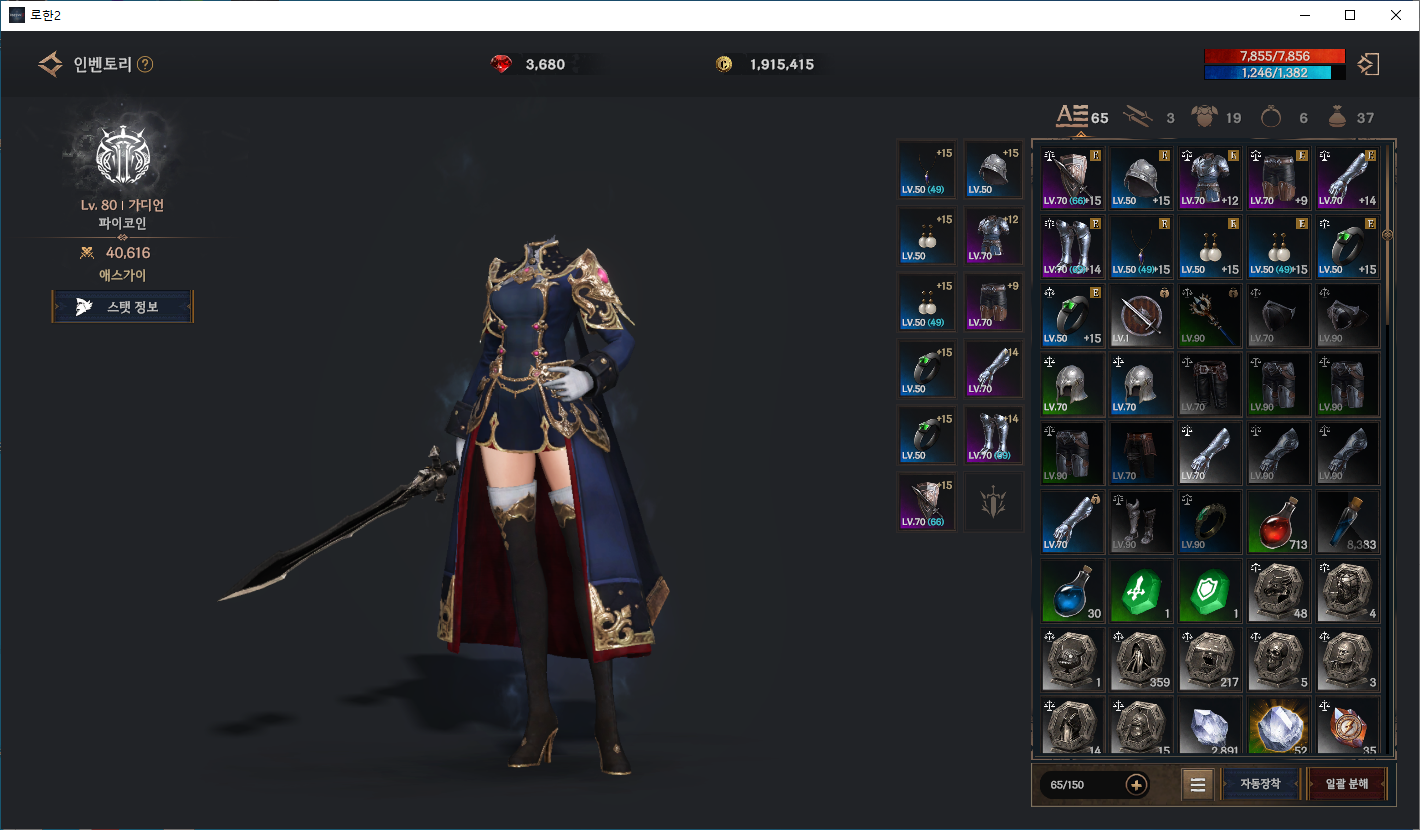Viewport: 1420px width, 830px height.
Task: Maximize the game window
Action: [x=1350, y=15]
